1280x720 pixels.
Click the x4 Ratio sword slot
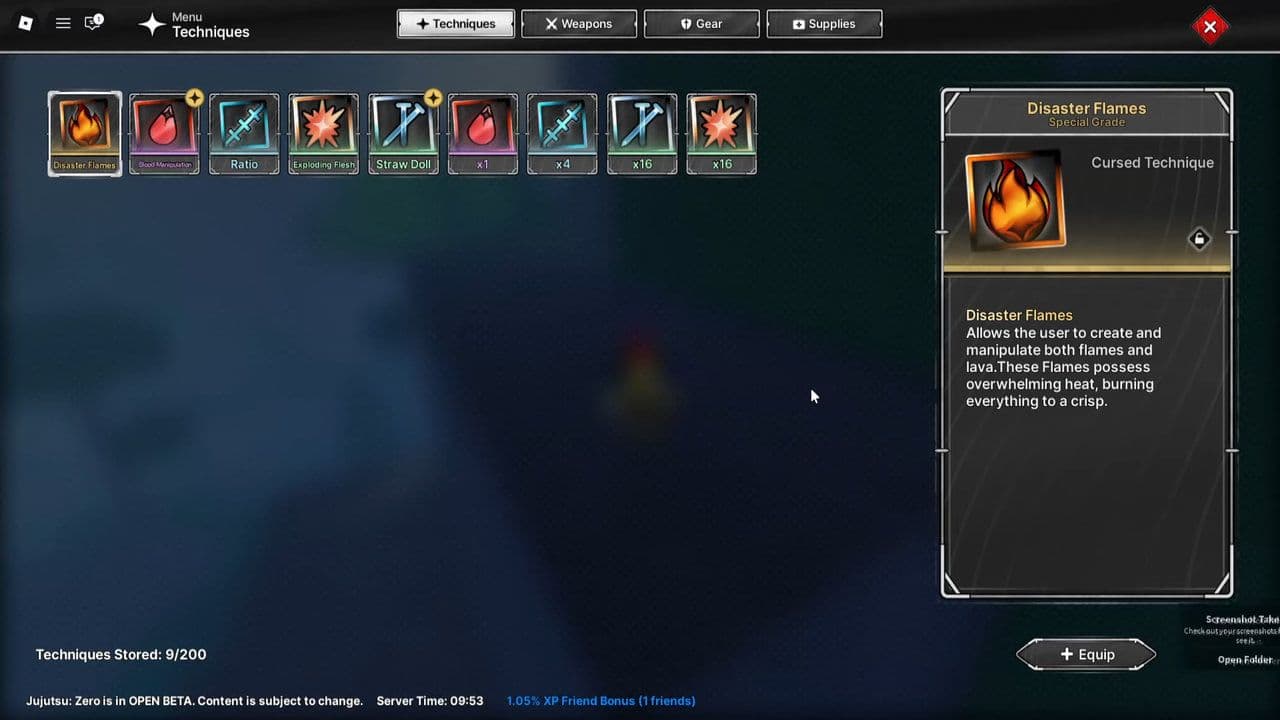[x=563, y=134]
